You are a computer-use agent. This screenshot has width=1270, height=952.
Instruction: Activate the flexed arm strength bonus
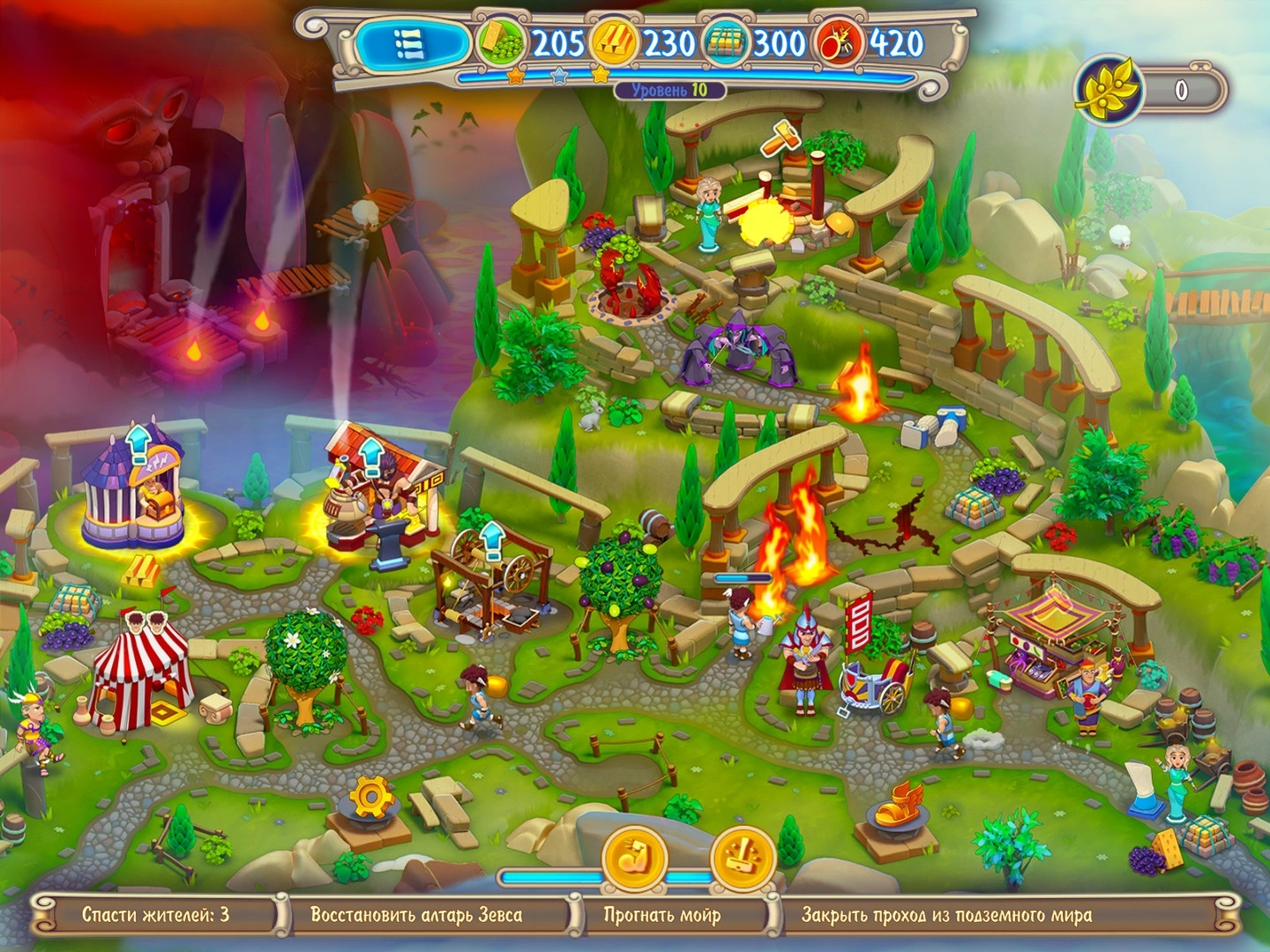click(x=634, y=859)
